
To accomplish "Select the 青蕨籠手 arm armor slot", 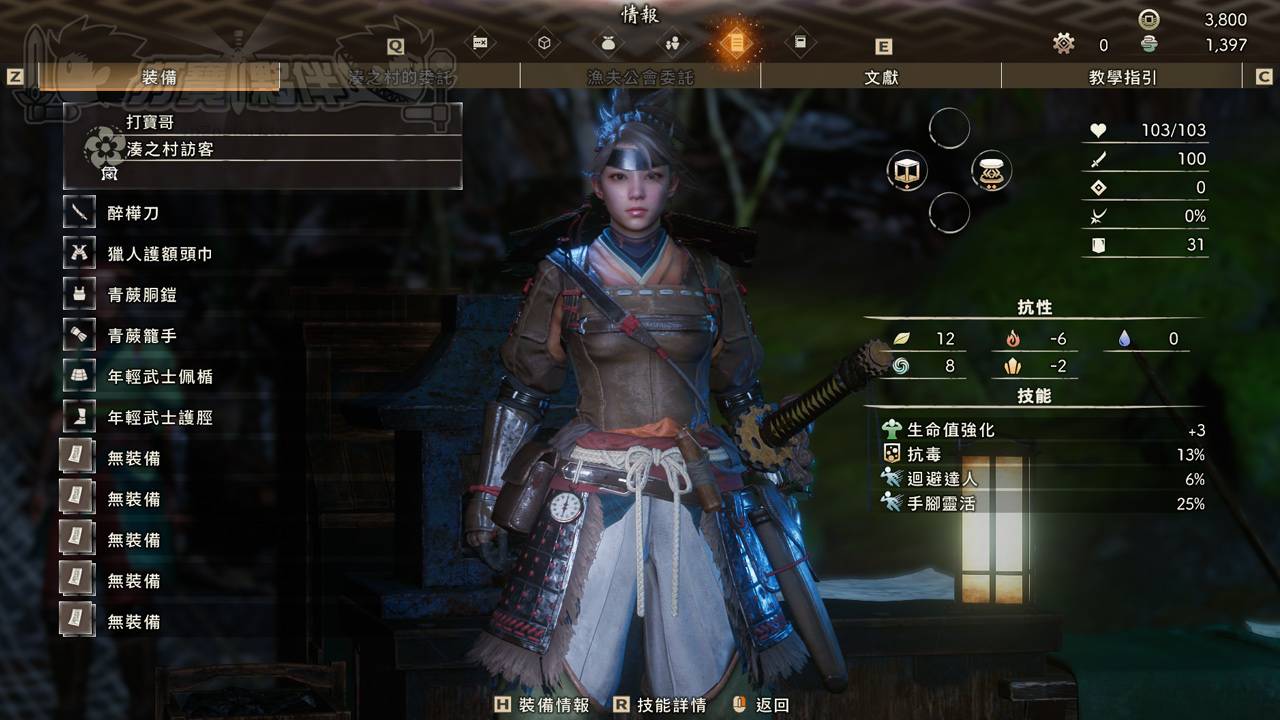I will pyautogui.click(x=141, y=336).
